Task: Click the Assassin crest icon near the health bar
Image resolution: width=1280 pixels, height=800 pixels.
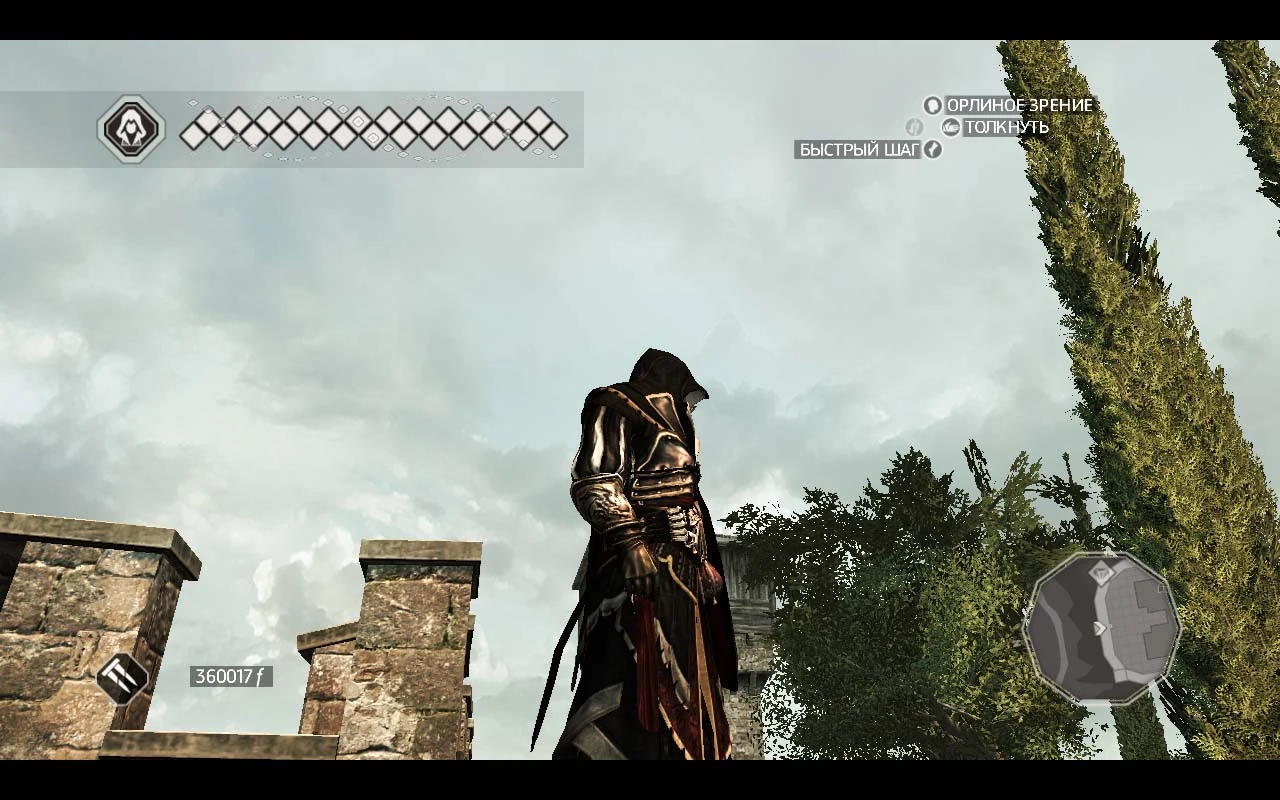Action: 132,128
